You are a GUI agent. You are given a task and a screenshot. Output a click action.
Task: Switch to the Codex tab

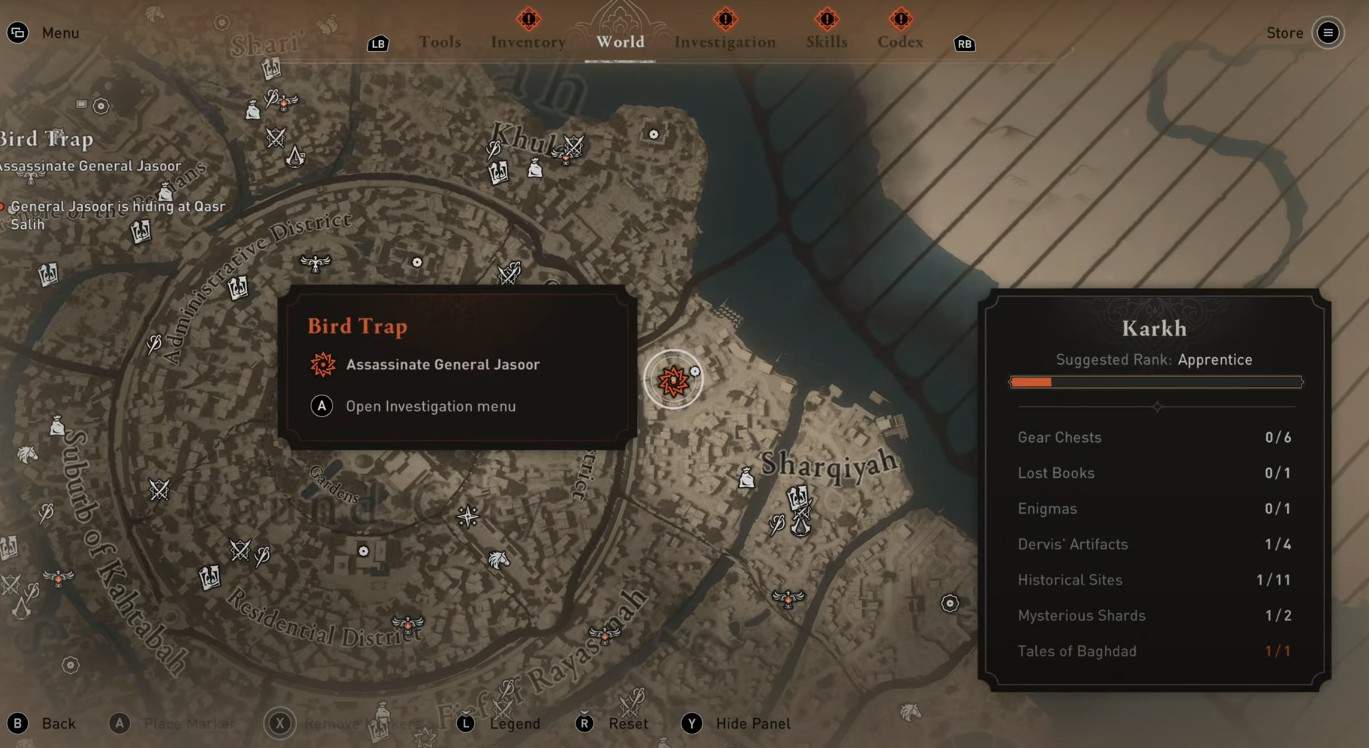pyautogui.click(x=900, y=42)
